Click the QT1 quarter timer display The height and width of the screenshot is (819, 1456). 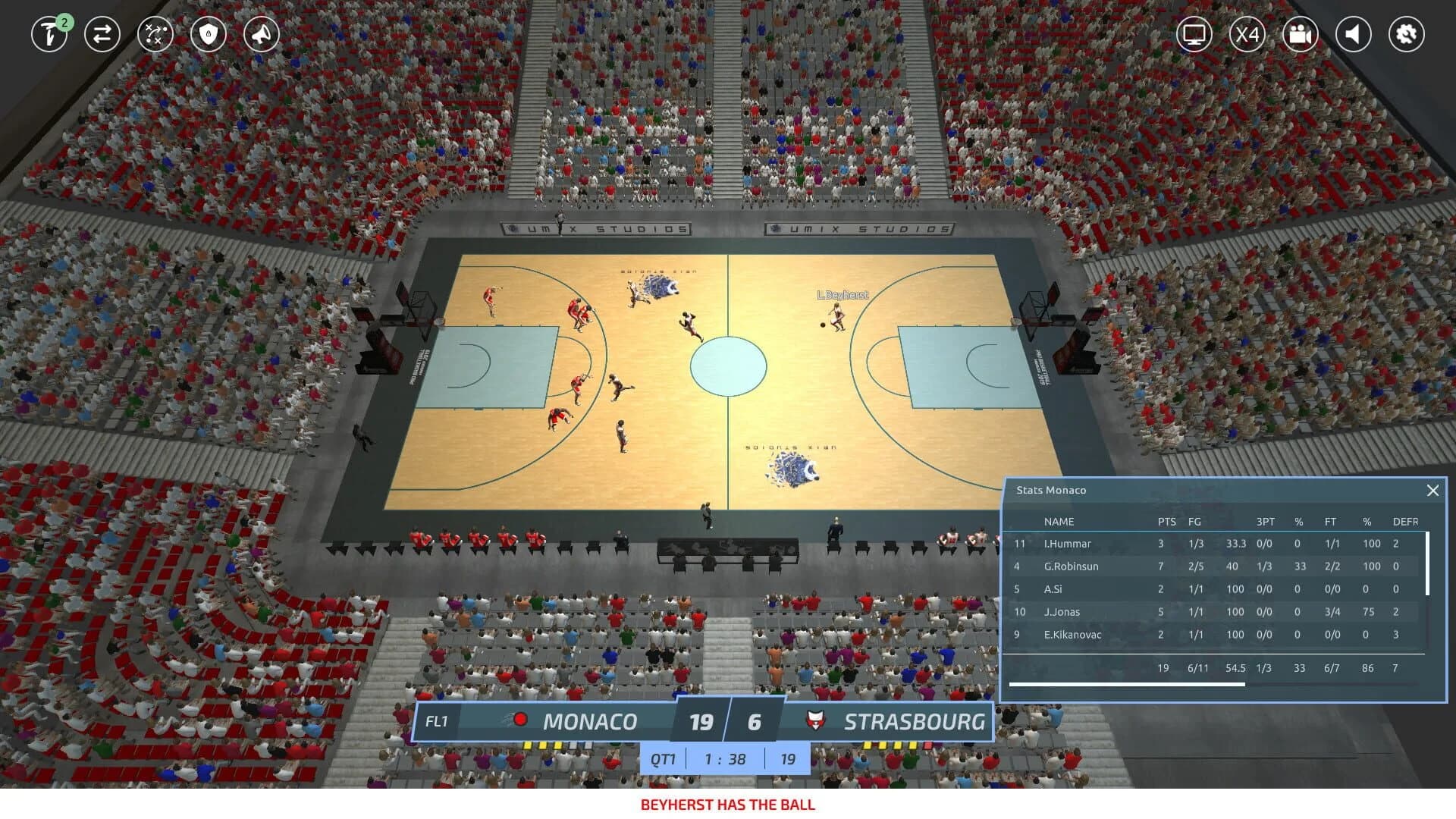tap(663, 758)
